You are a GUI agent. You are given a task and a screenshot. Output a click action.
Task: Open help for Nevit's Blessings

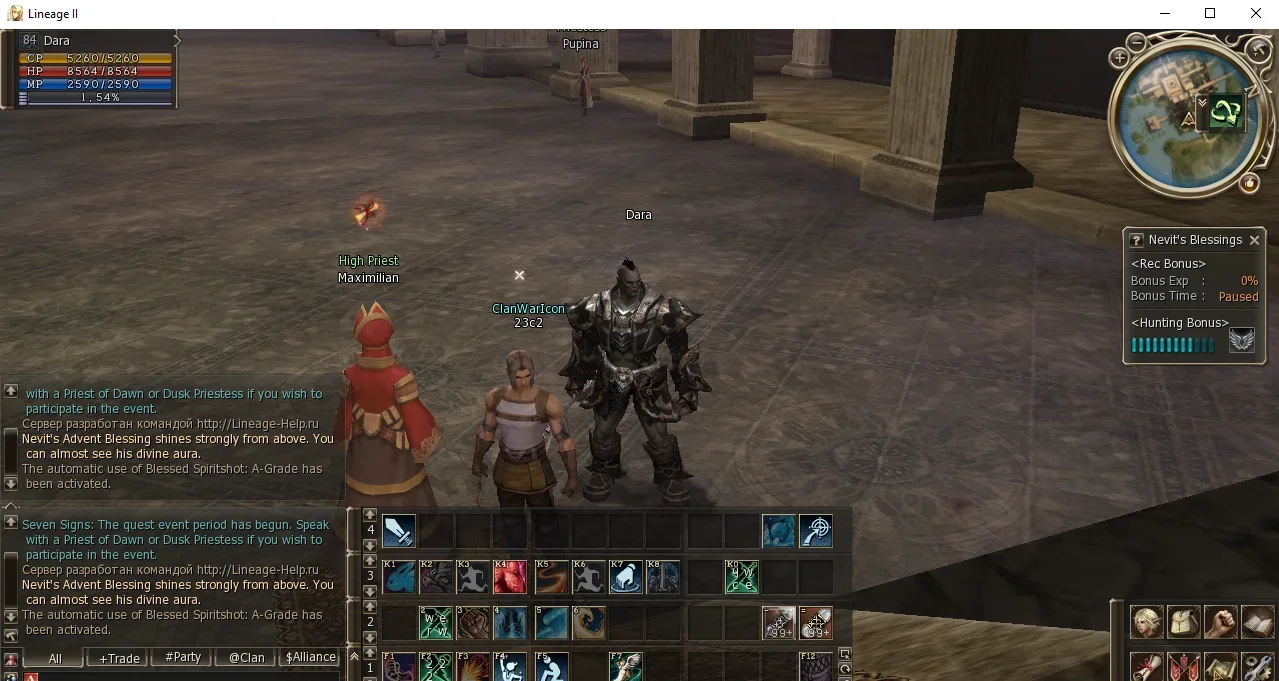pyautogui.click(x=1136, y=240)
